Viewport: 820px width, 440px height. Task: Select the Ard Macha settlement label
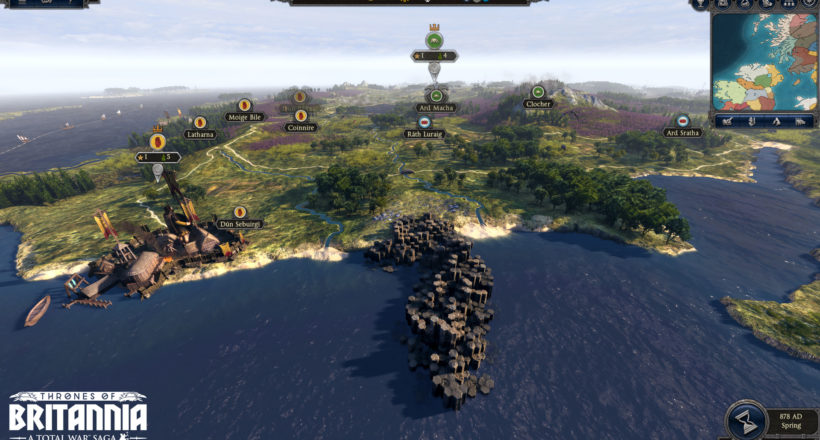(436, 107)
